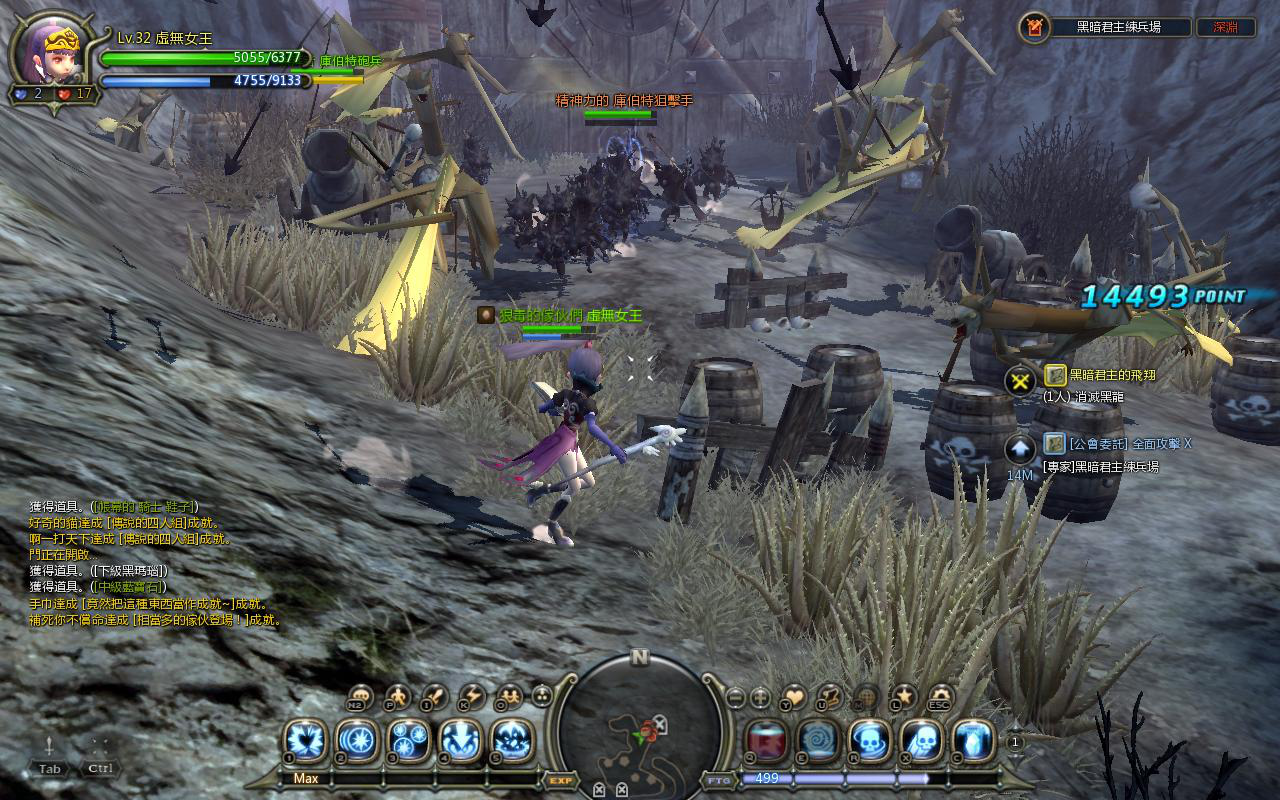Use the blue crystal skill in slot C
Image resolution: width=1280 pixels, height=800 pixels.
(x=974, y=741)
